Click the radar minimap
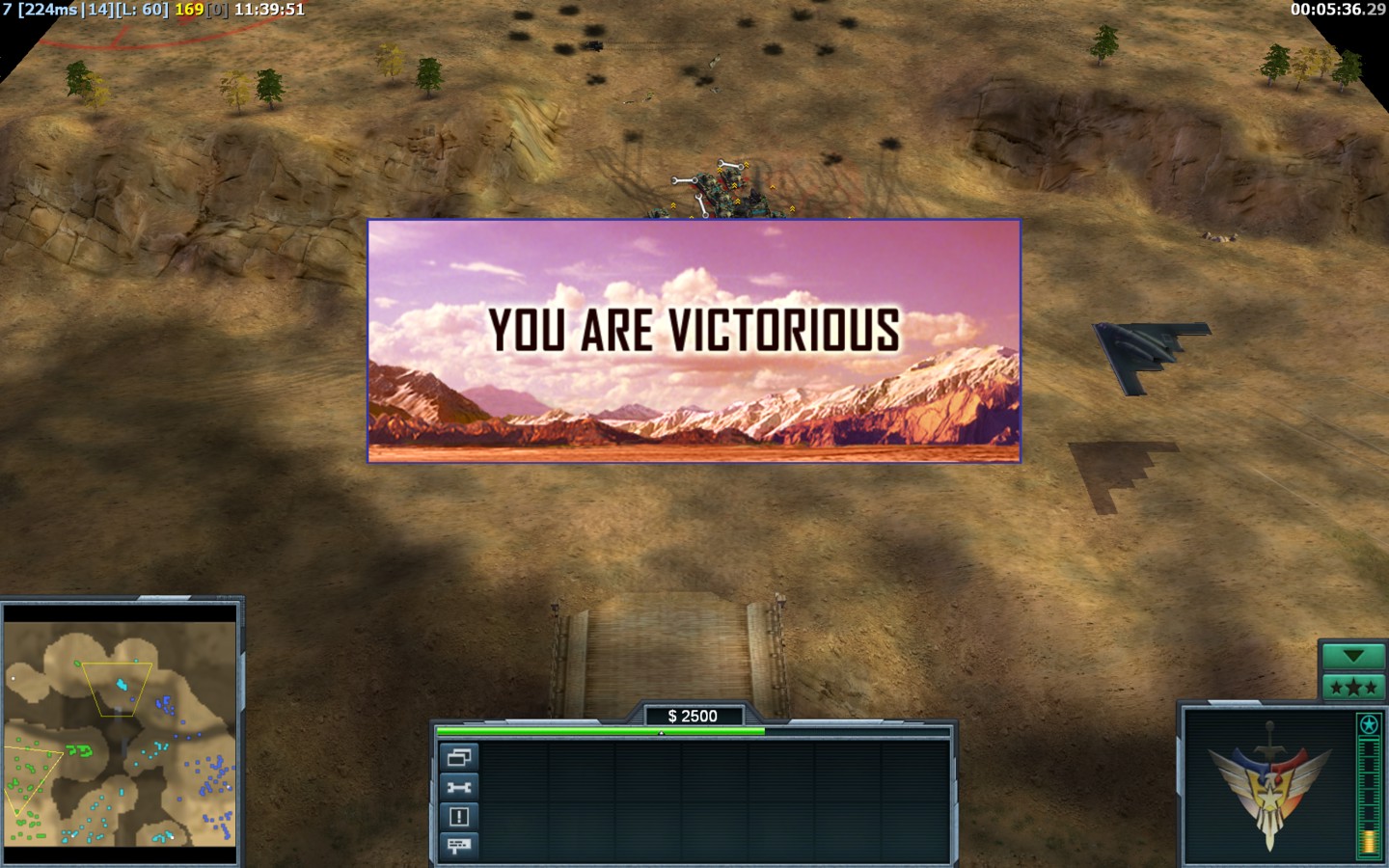This screenshot has width=1389, height=868. pos(121,734)
